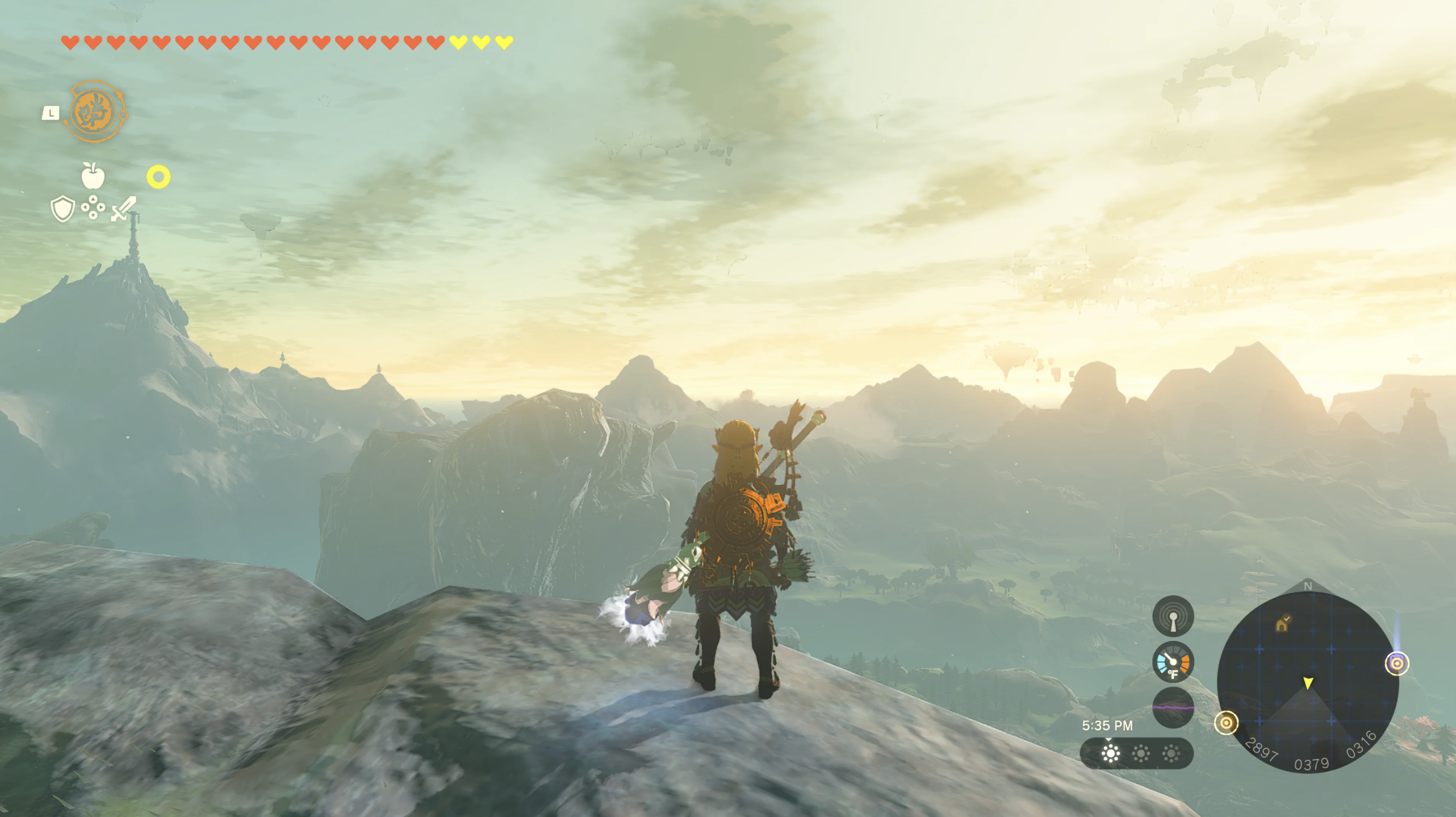Click the purple-glowing target marker on minimap edge
1456x817 pixels.
click(x=1396, y=663)
